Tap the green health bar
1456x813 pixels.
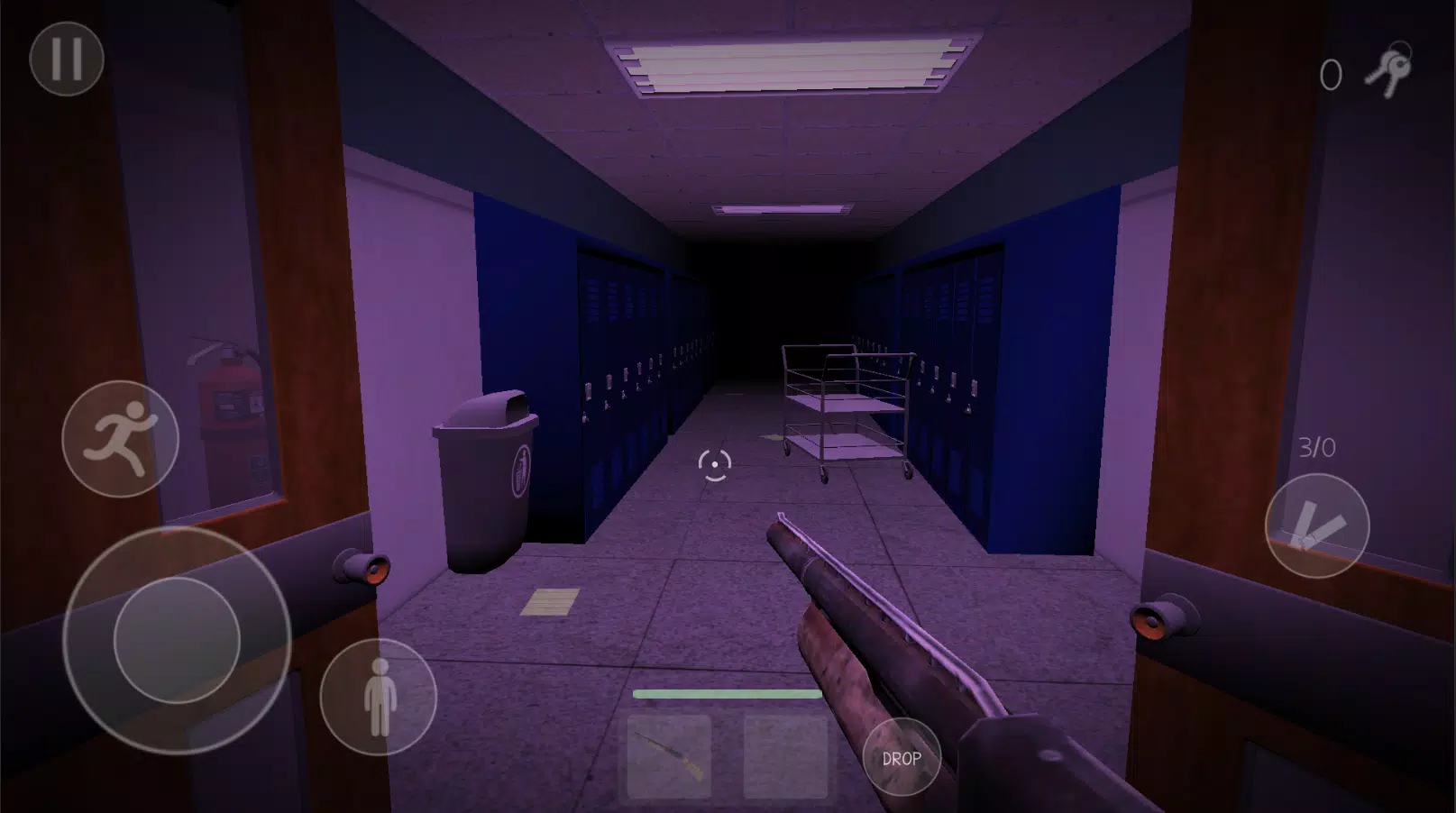(727, 694)
